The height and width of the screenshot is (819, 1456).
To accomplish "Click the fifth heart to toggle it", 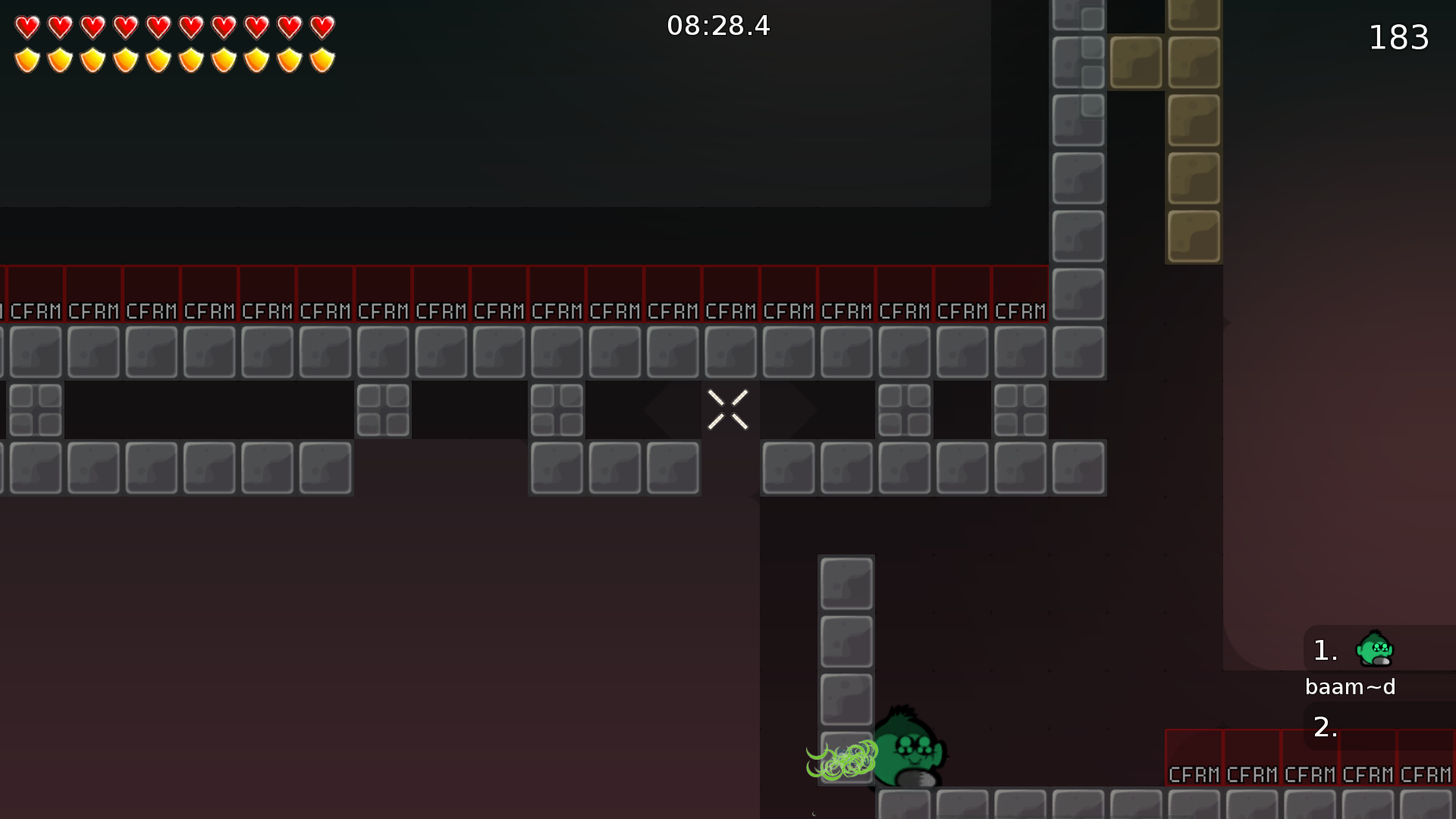I will point(160,29).
